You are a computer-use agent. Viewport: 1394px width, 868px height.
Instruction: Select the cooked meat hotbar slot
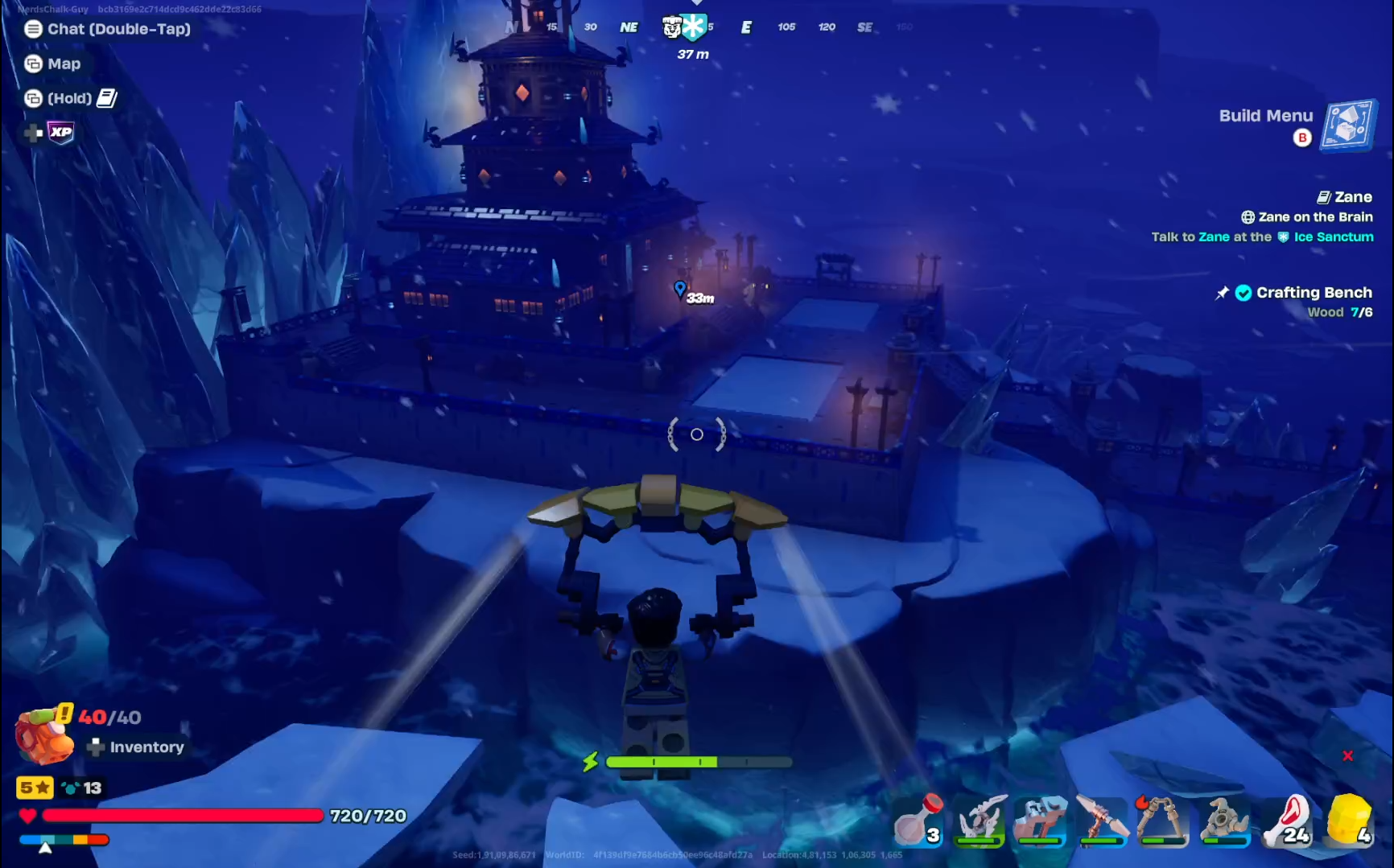click(1286, 821)
